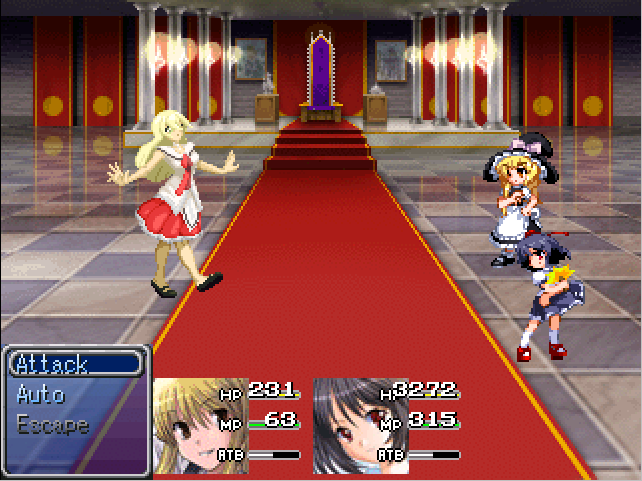Select the dark-haired party member portrait
Viewport: 642px width, 481px height.
pyautogui.click(x=347, y=426)
